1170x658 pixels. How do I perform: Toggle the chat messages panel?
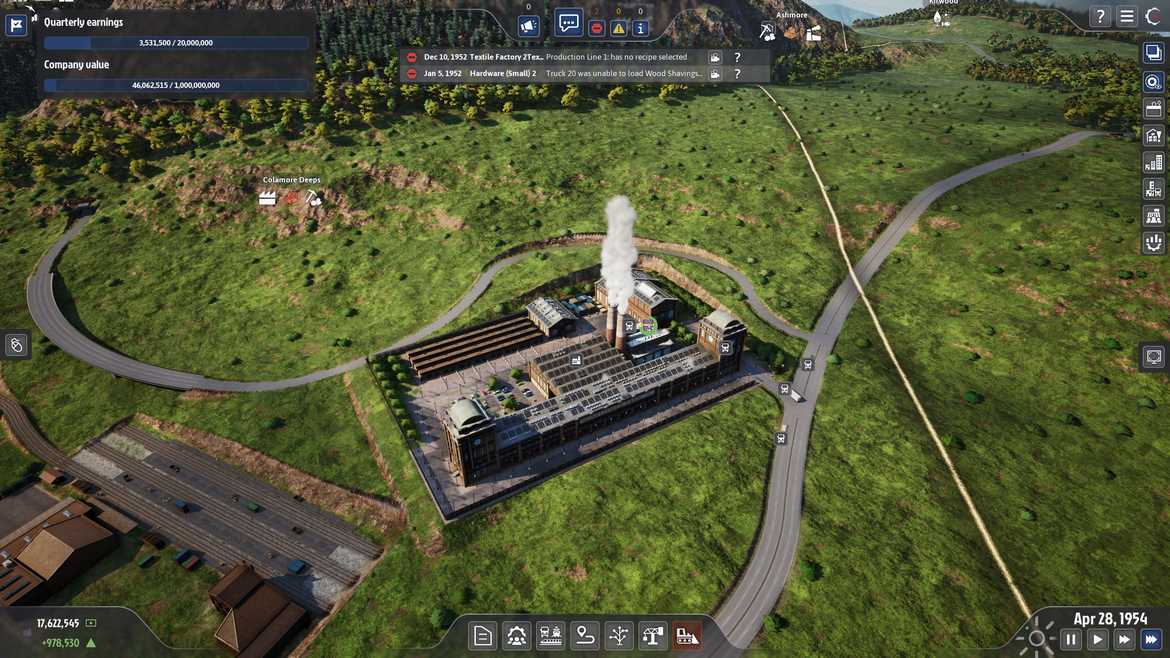click(x=569, y=23)
